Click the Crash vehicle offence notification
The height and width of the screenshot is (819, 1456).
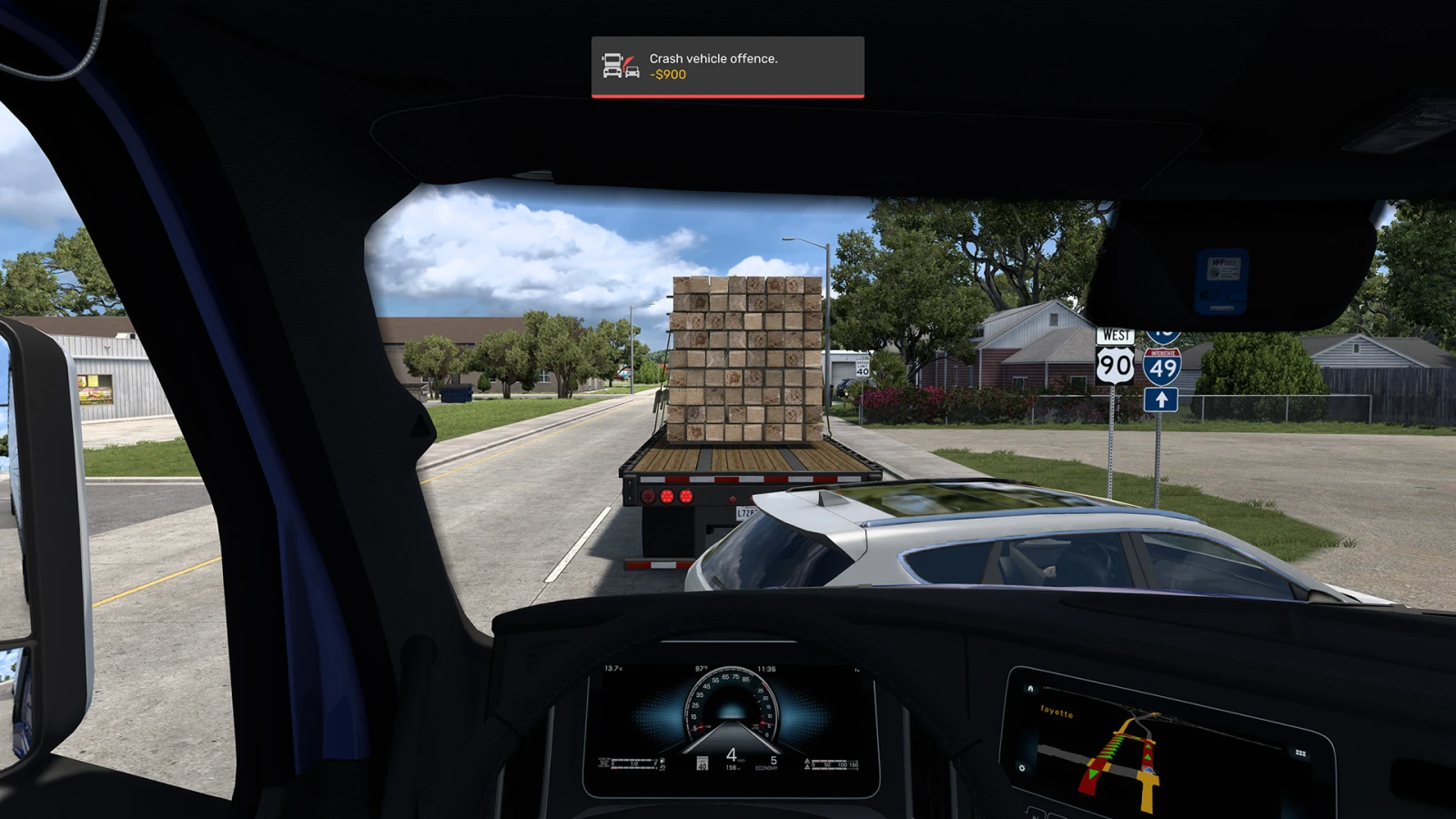click(727, 66)
